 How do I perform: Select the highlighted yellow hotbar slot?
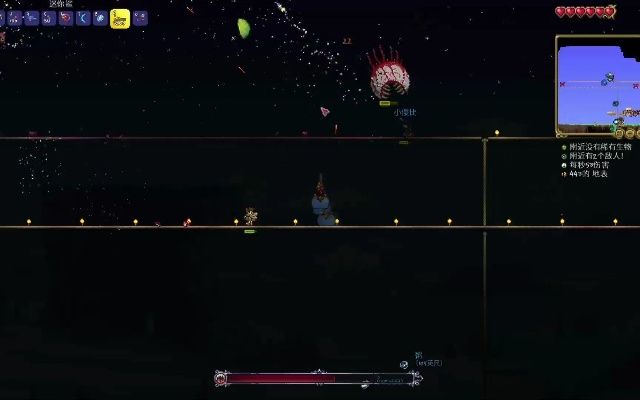(x=120, y=18)
